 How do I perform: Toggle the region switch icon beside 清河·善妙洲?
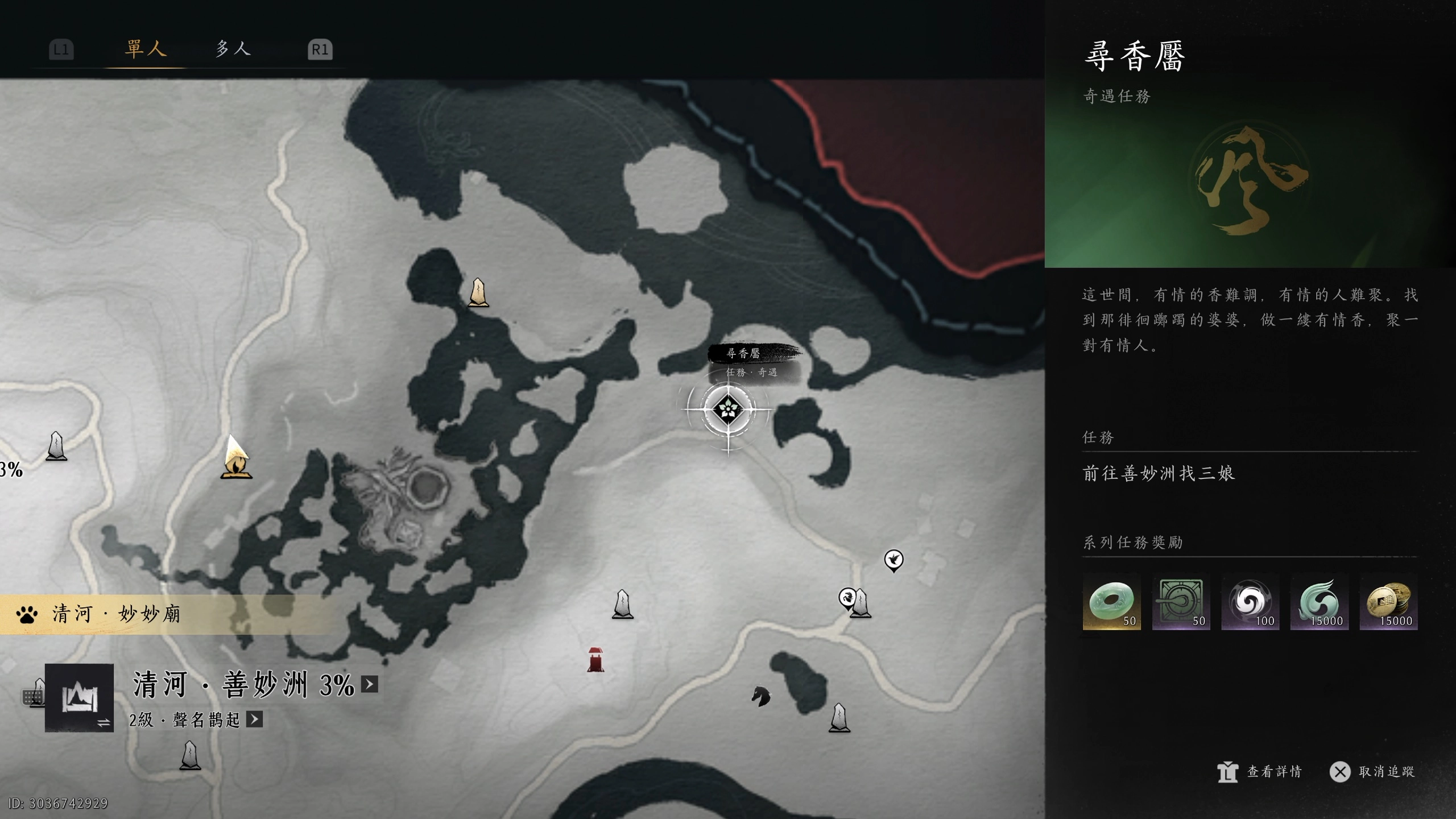[79, 698]
